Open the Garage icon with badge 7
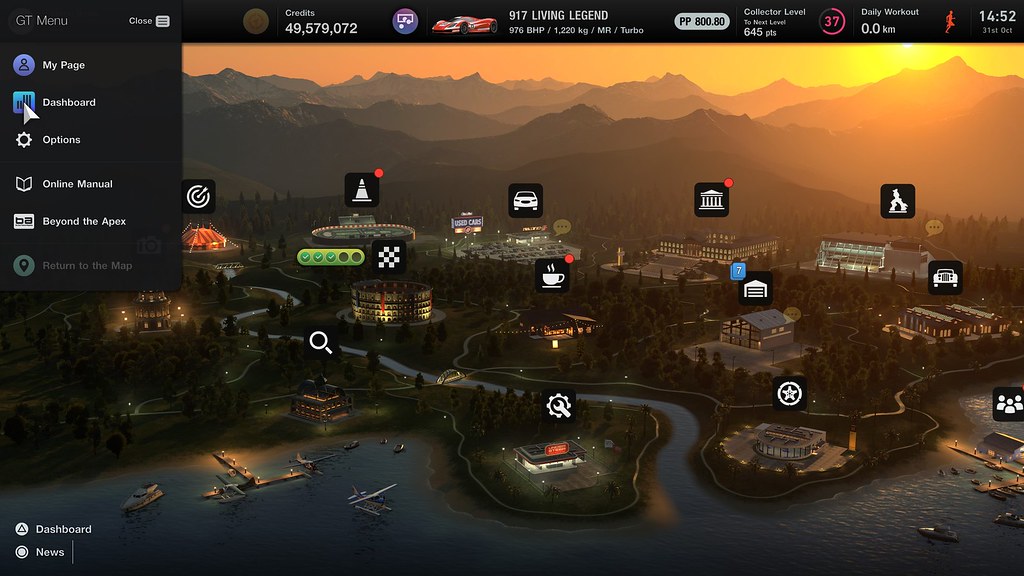 pyautogui.click(x=755, y=289)
